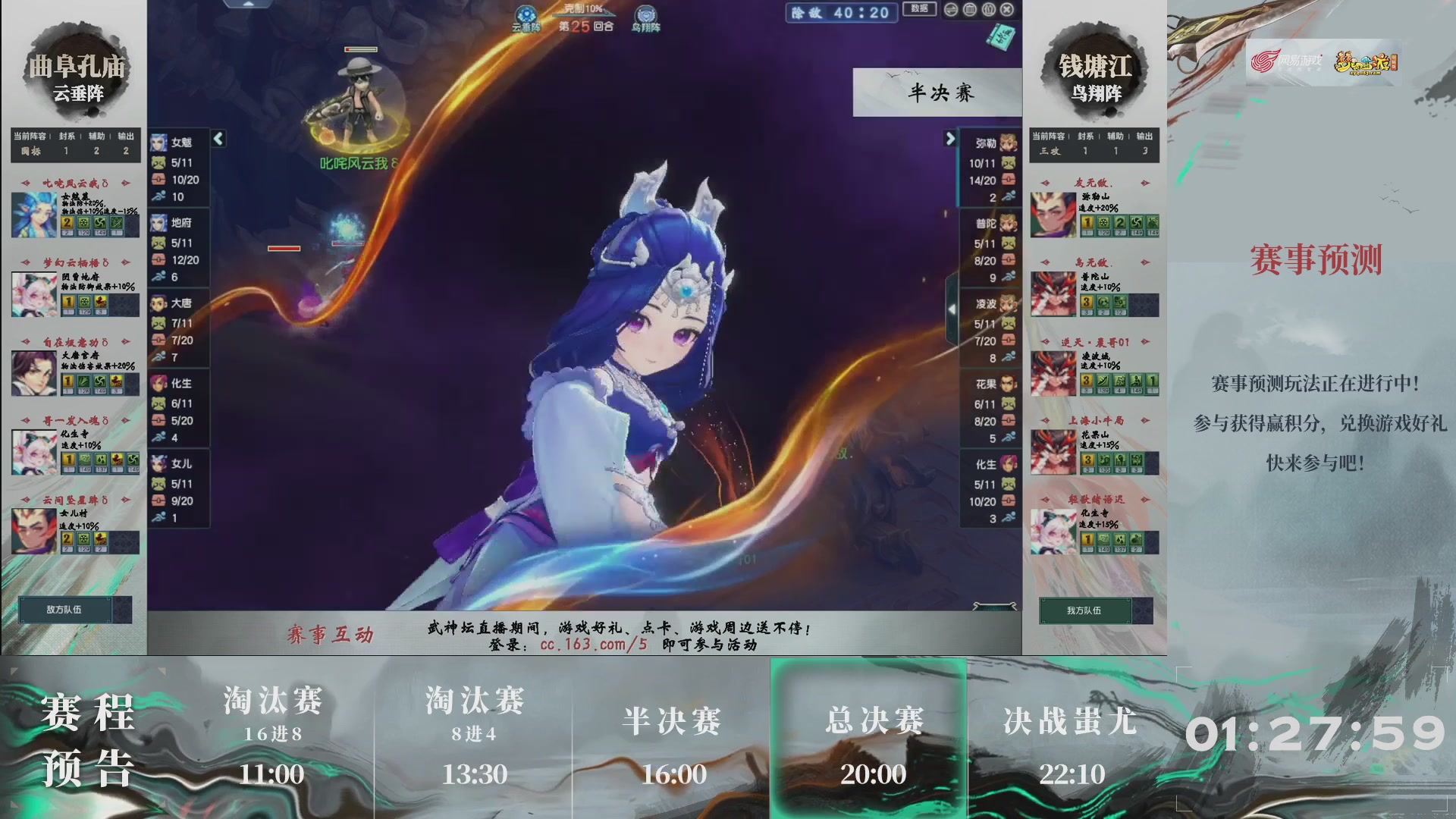Click the circular swap-arrows icon beside 数据
This screenshot has width=1456, height=819.
coord(950,10)
